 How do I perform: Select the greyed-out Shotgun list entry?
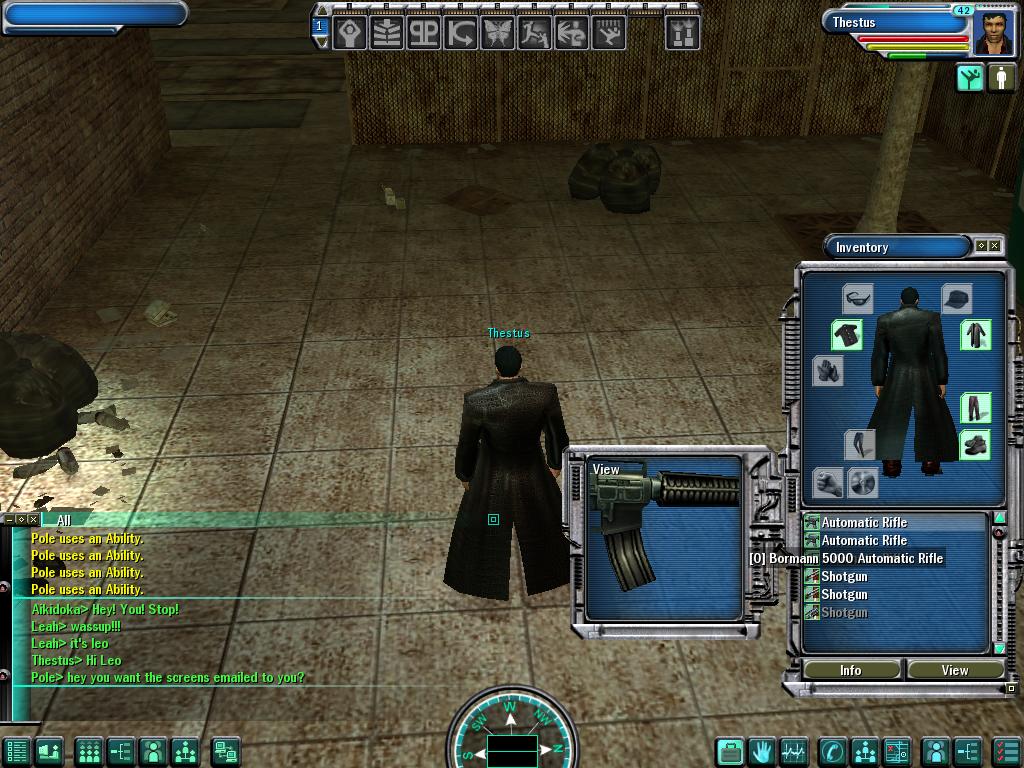(844, 612)
